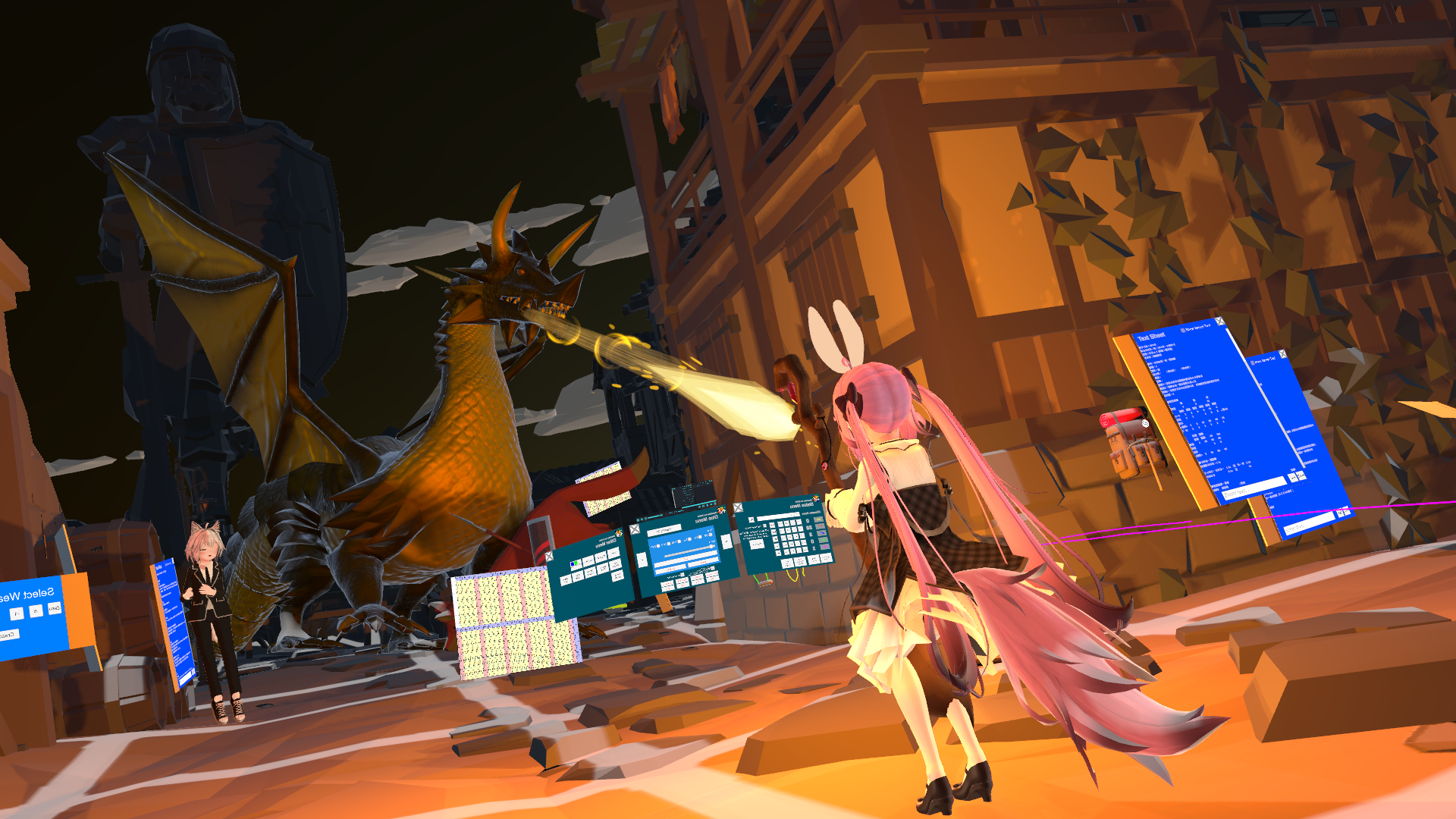Select the Status Menu title header
Image resolution: width=1456 pixels, height=819 pixels.
click(800, 504)
